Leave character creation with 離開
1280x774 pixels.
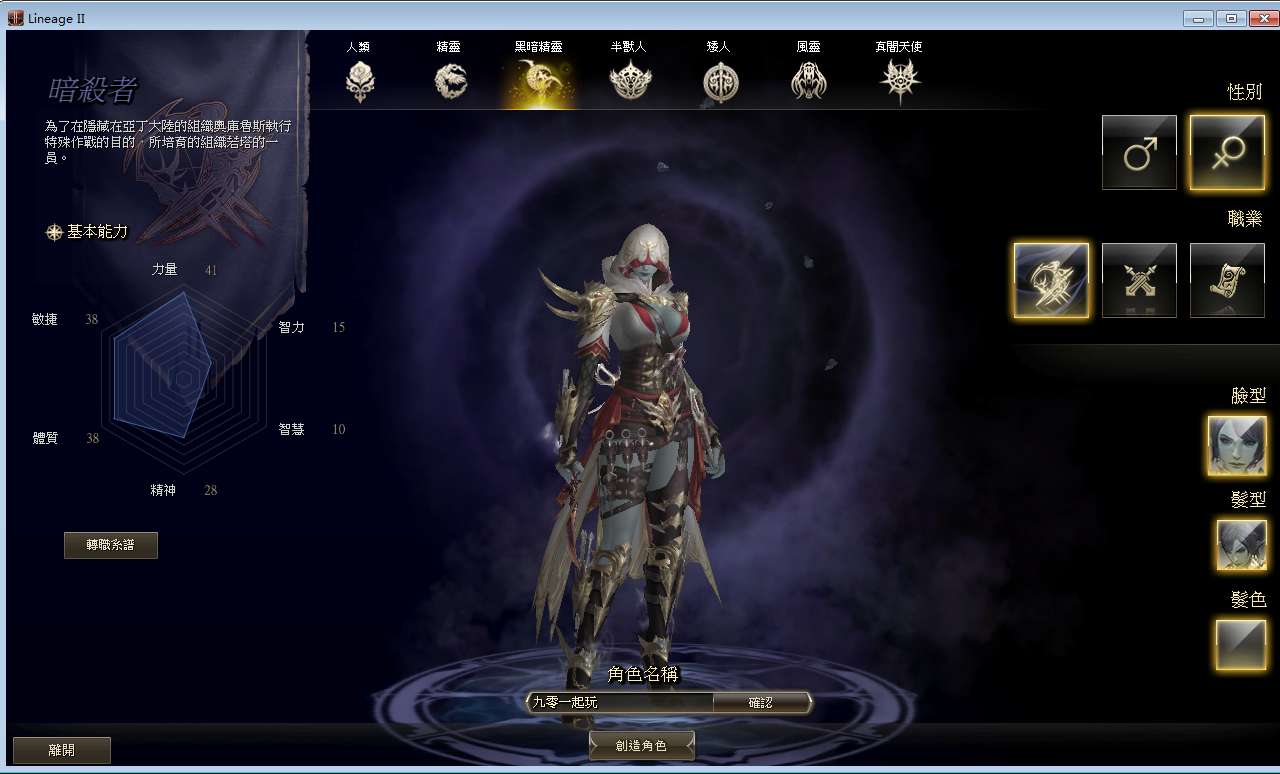click(61, 750)
